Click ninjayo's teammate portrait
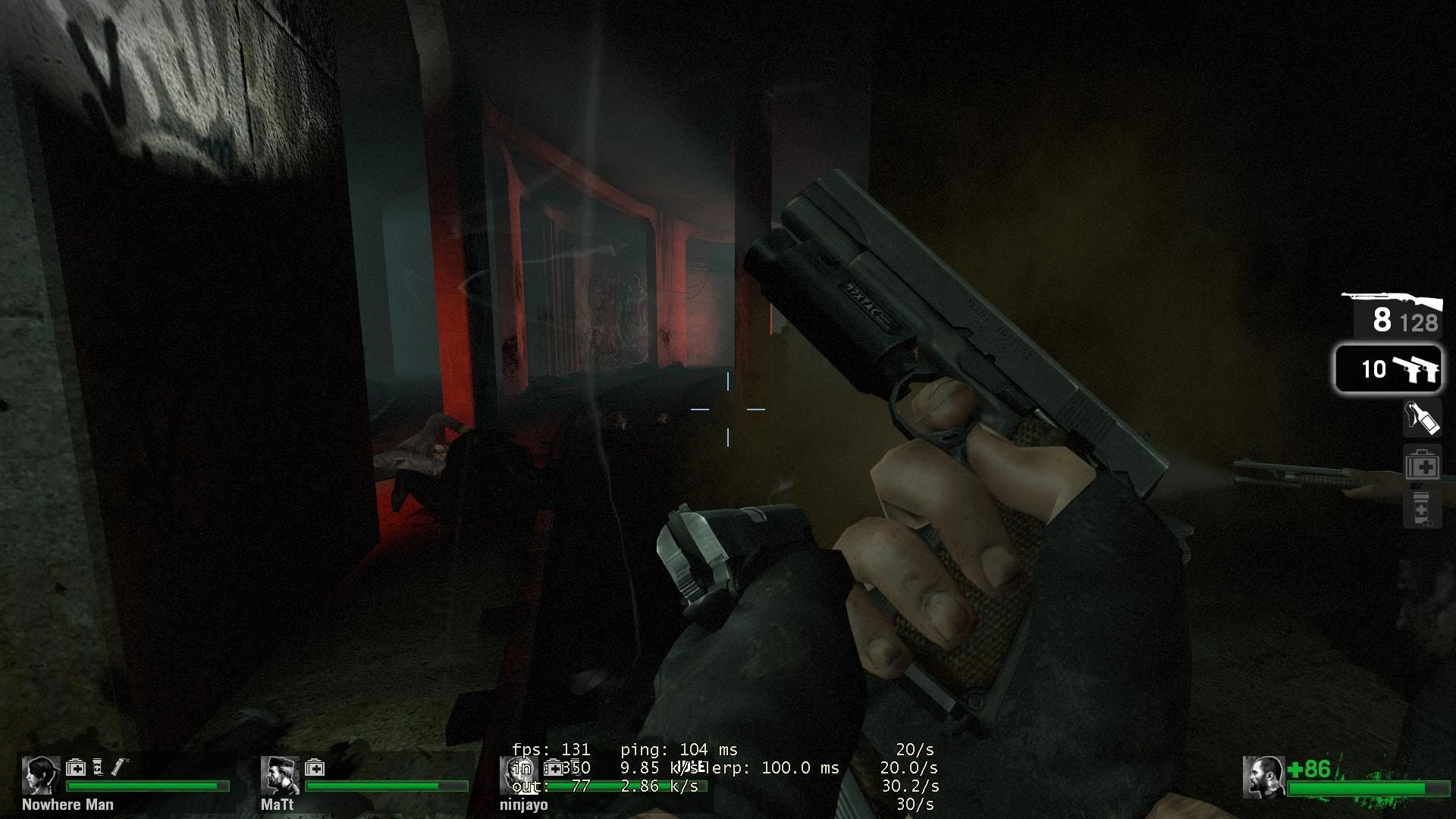 click(517, 775)
